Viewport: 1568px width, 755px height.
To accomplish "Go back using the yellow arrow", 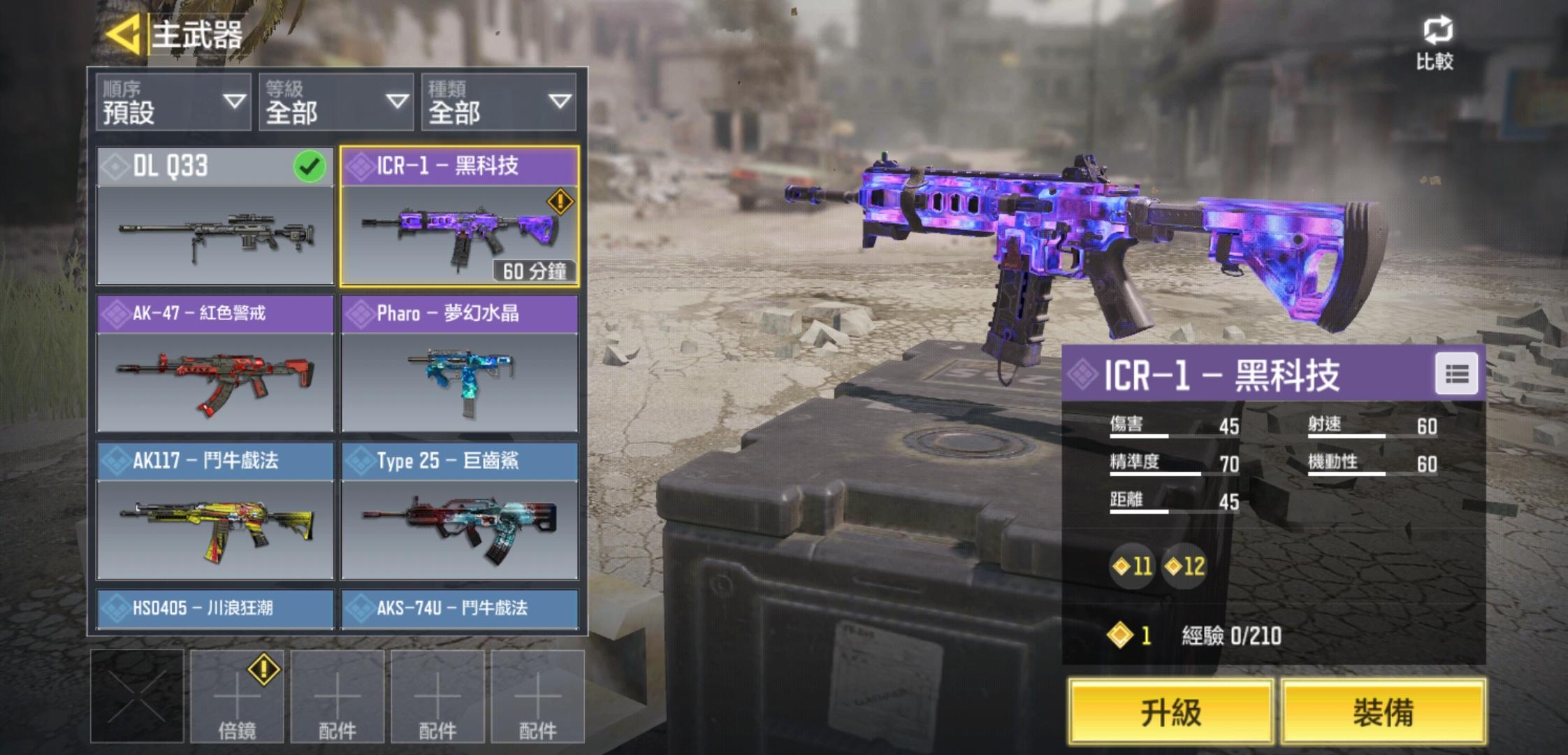I will [x=124, y=34].
